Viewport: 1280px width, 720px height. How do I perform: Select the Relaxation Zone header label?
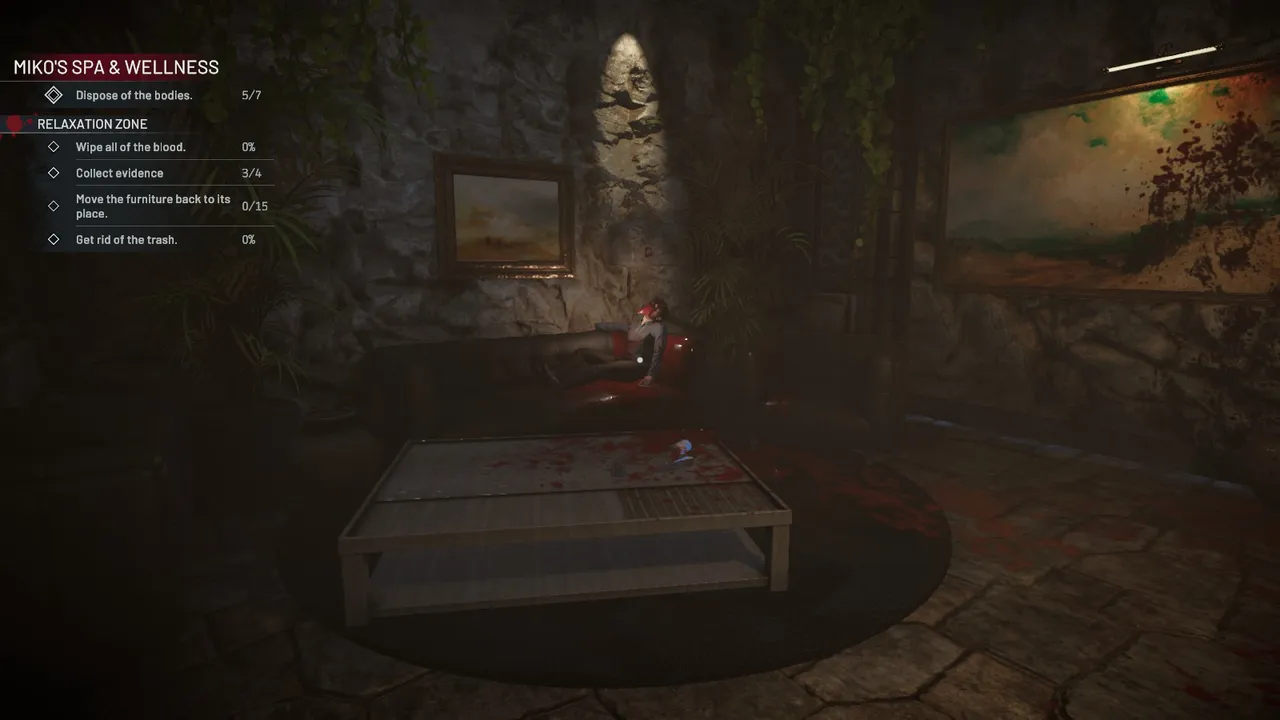click(x=91, y=123)
